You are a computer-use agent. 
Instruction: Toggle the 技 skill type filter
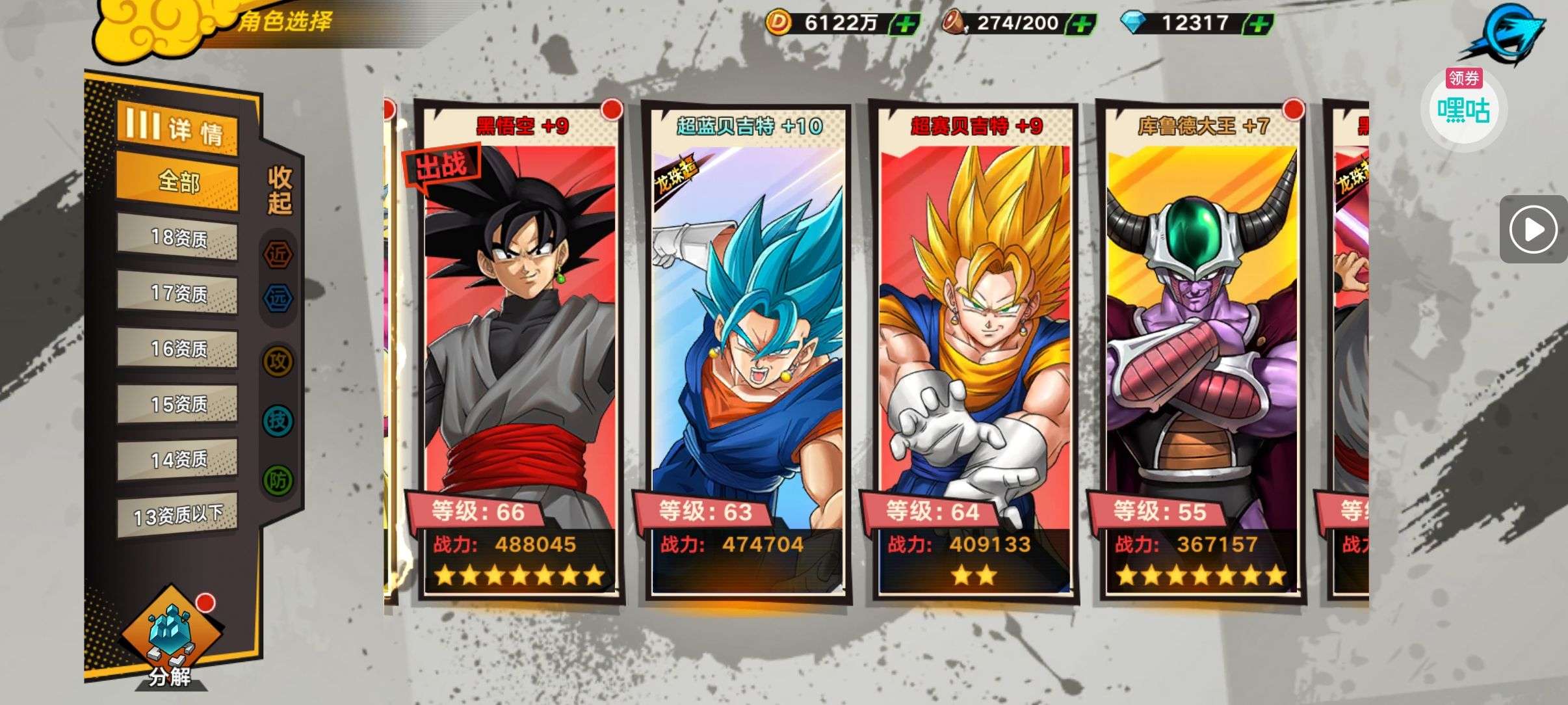pos(278,421)
